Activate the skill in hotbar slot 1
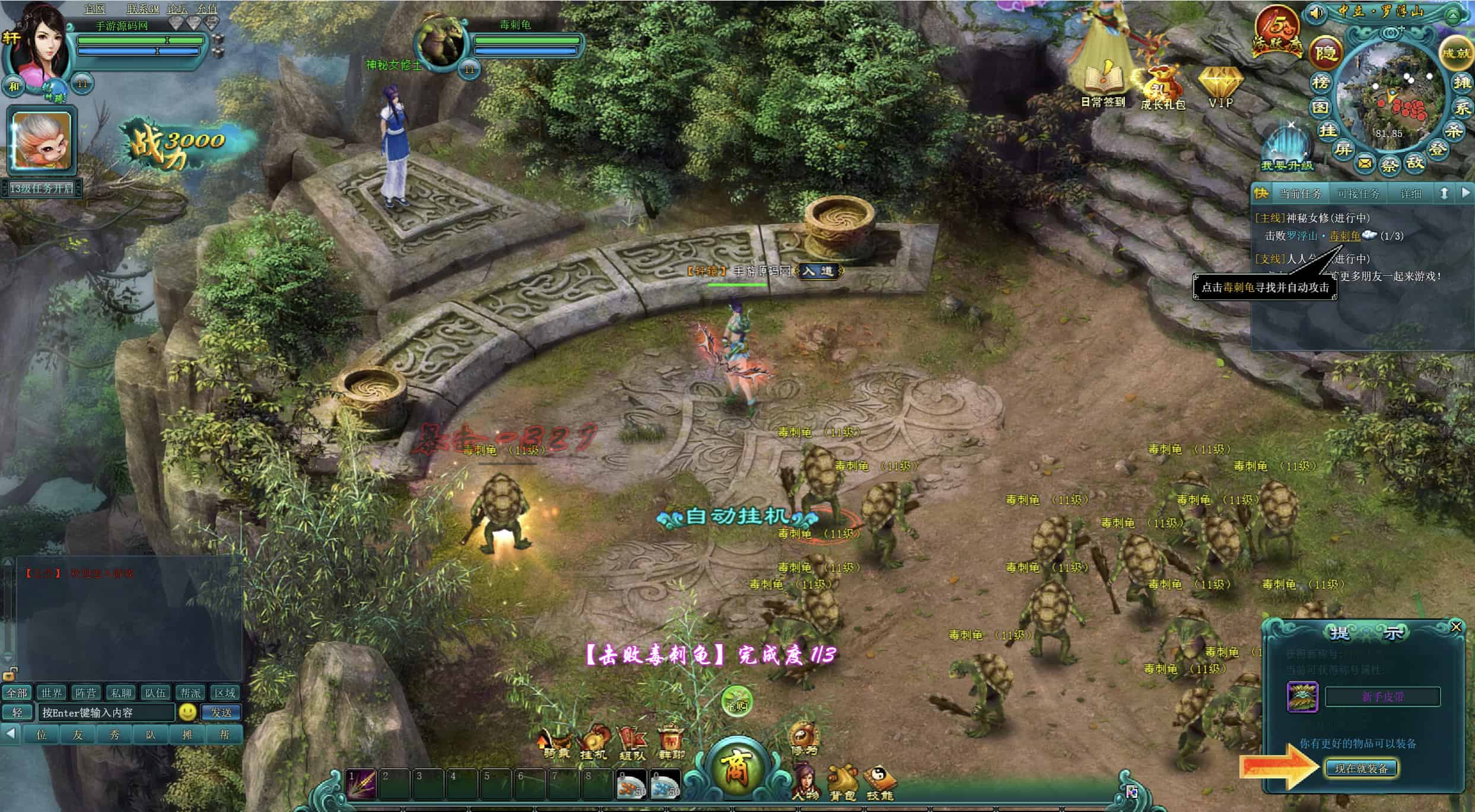This screenshot has width=1475, height=812. (x=361, y=784)
